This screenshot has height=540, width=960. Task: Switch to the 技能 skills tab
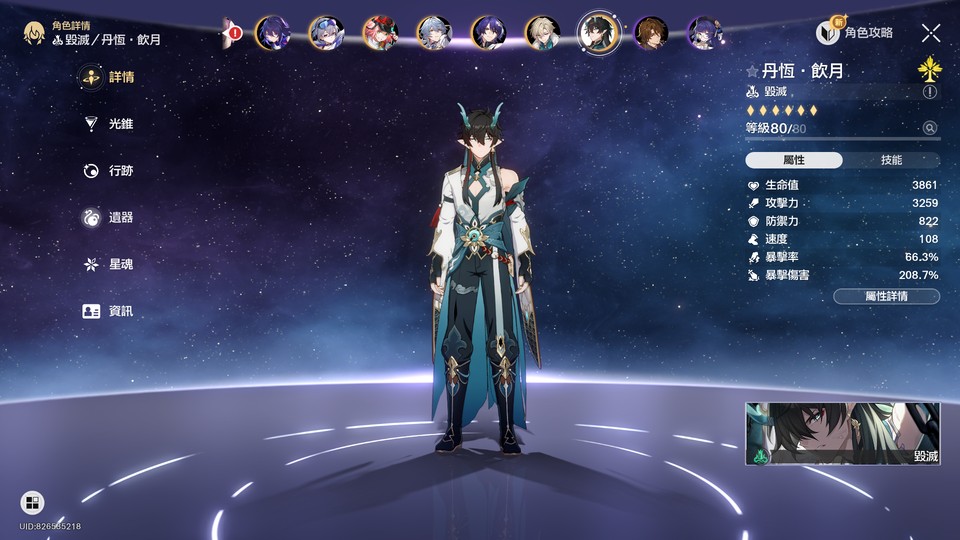891,160
